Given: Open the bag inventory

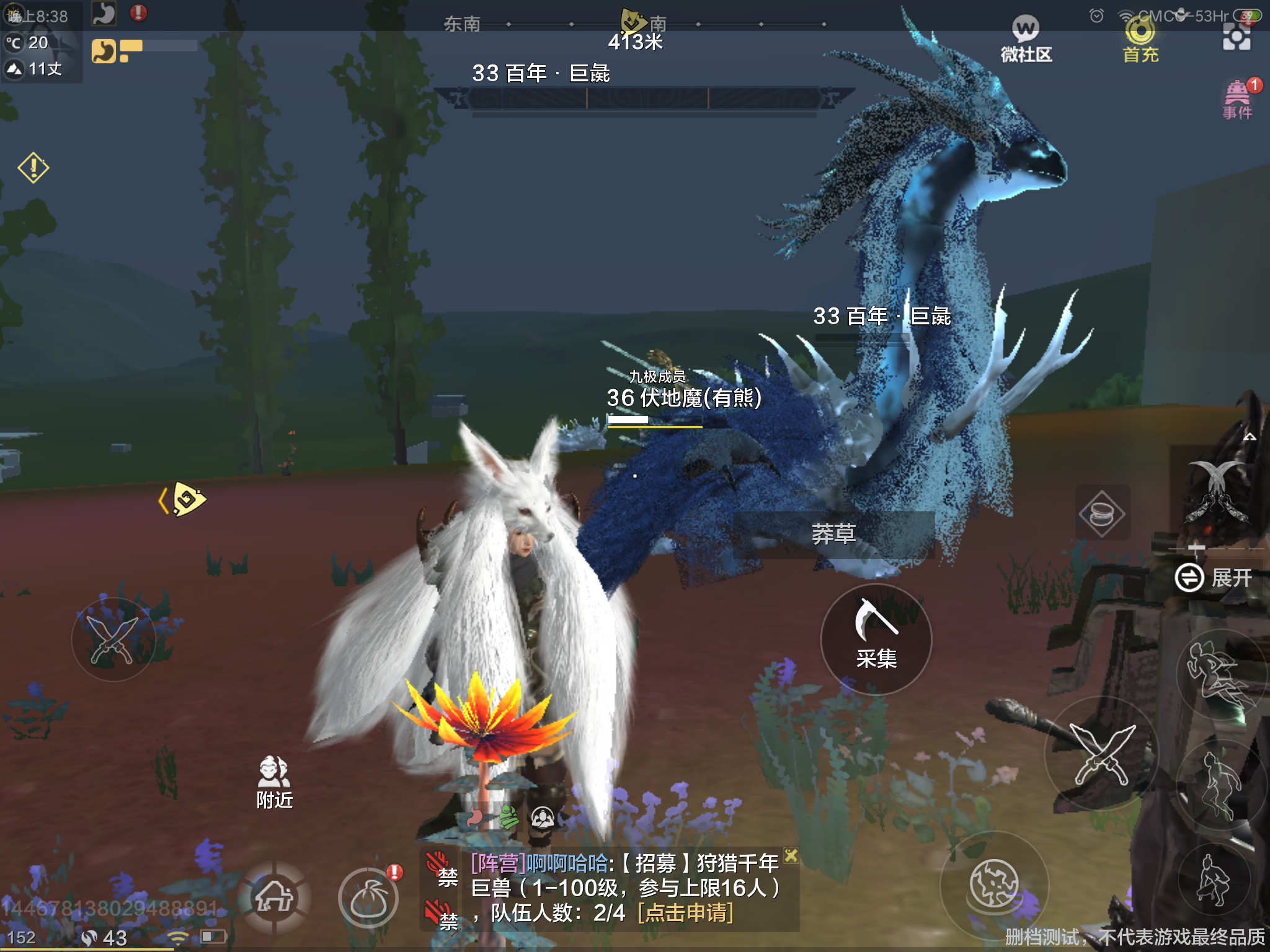Looking at the screenshot, I should [368, 899].
